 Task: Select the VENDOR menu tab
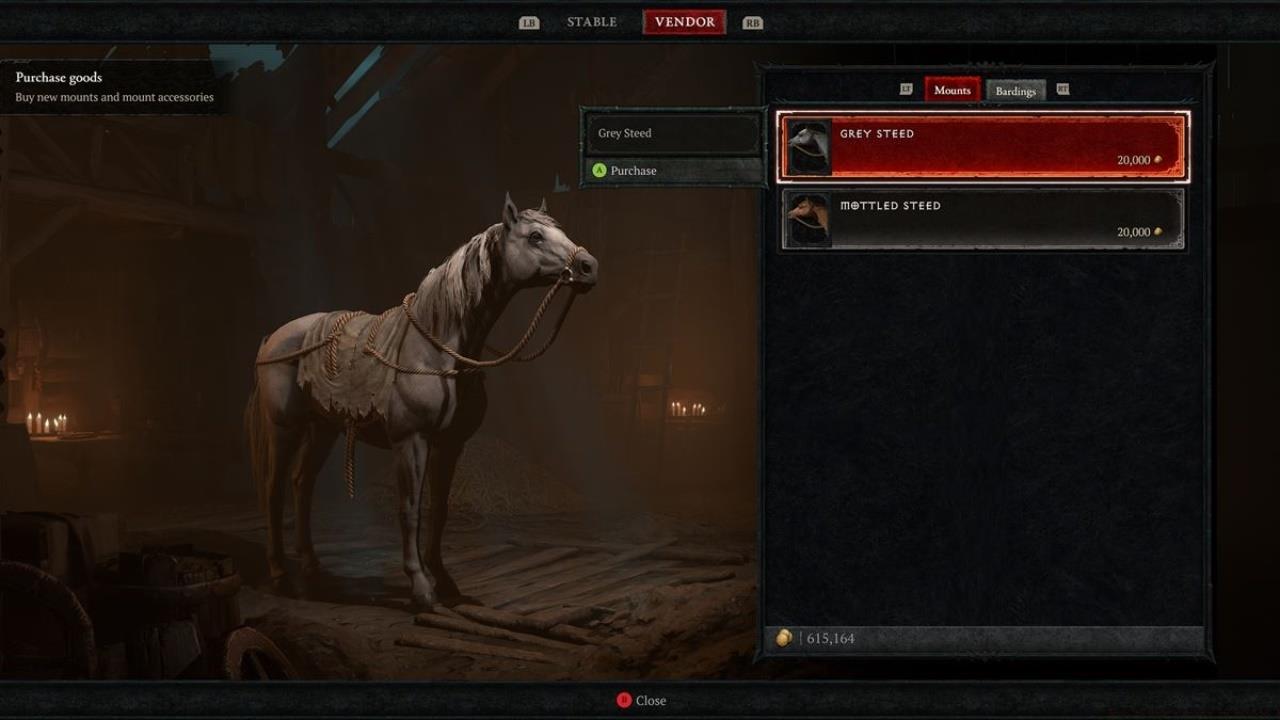tap(684, 21)
